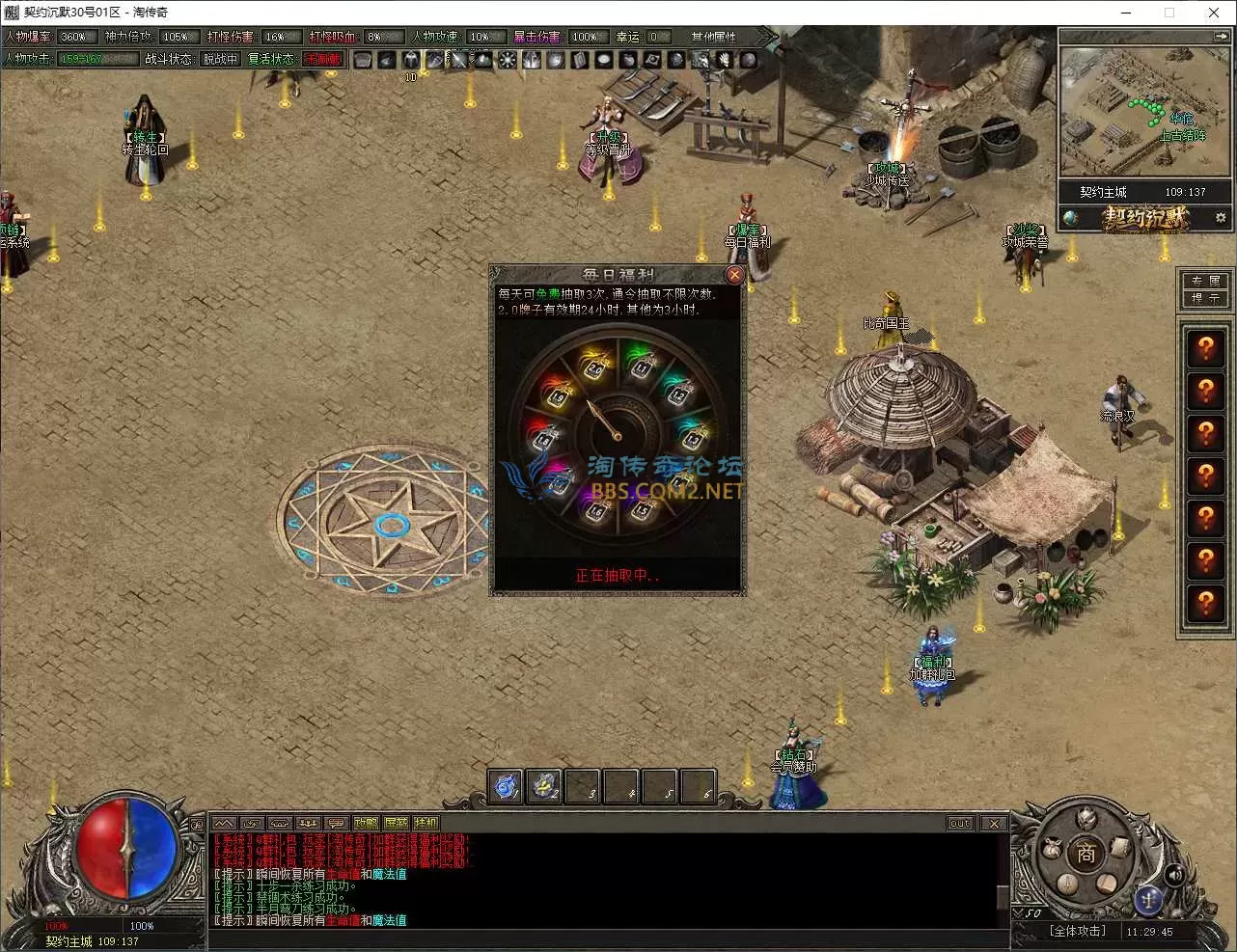Use the skill in hotbar slot 1
This screenshot has height=952, width=1237.
point(505,787)
